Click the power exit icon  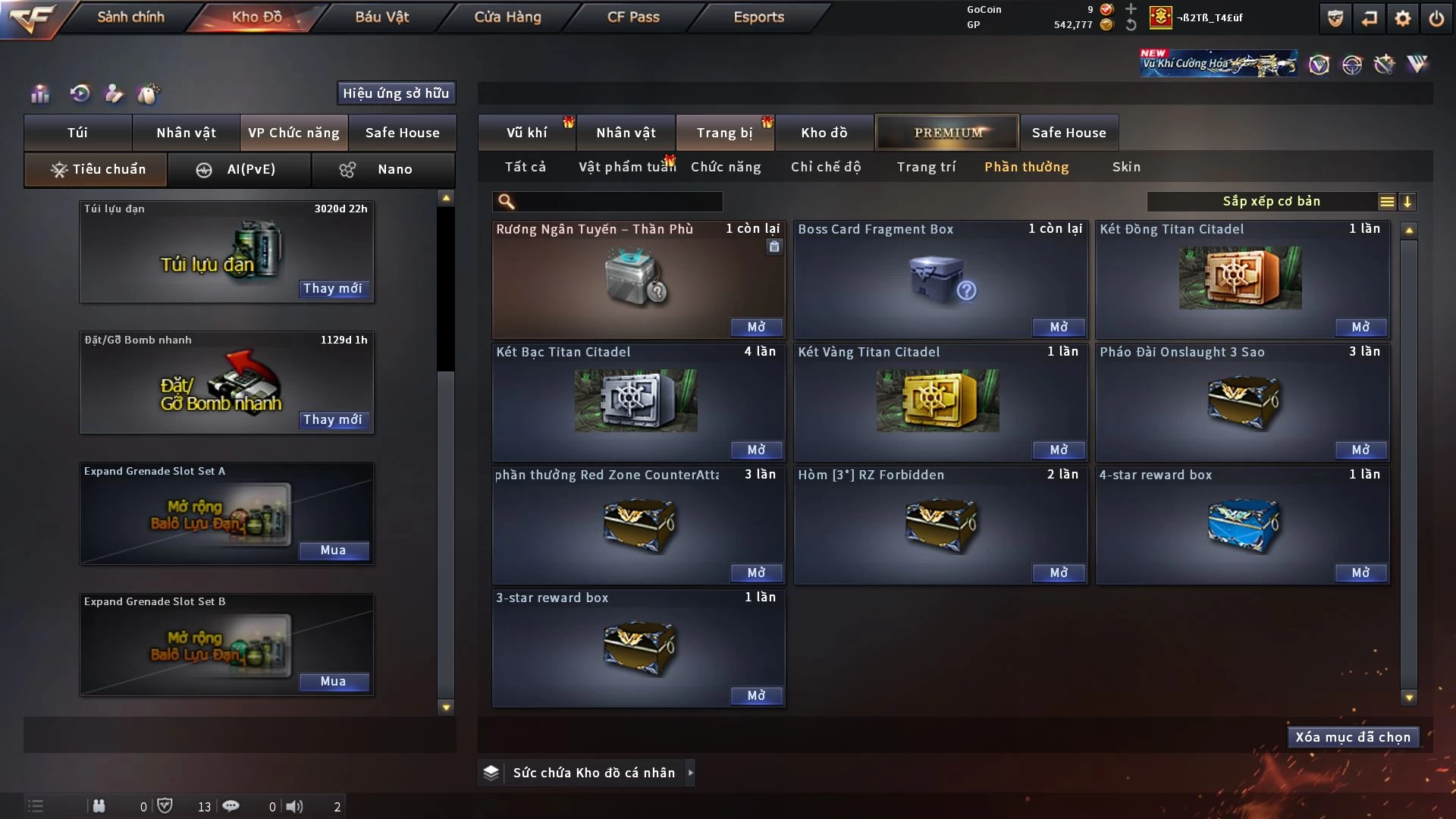[1436, 18]
